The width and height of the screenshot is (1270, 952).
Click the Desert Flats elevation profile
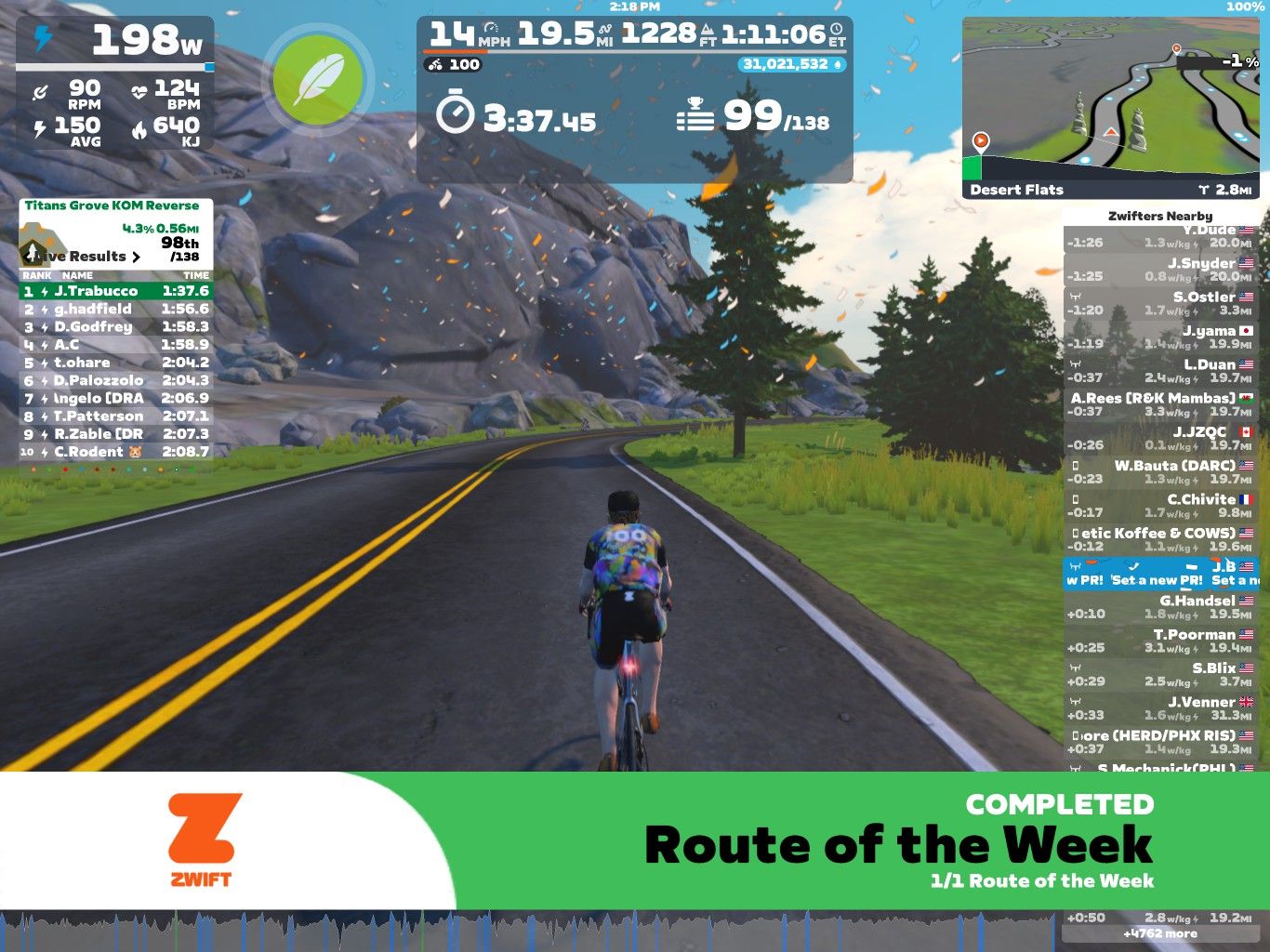(1110, 178)
